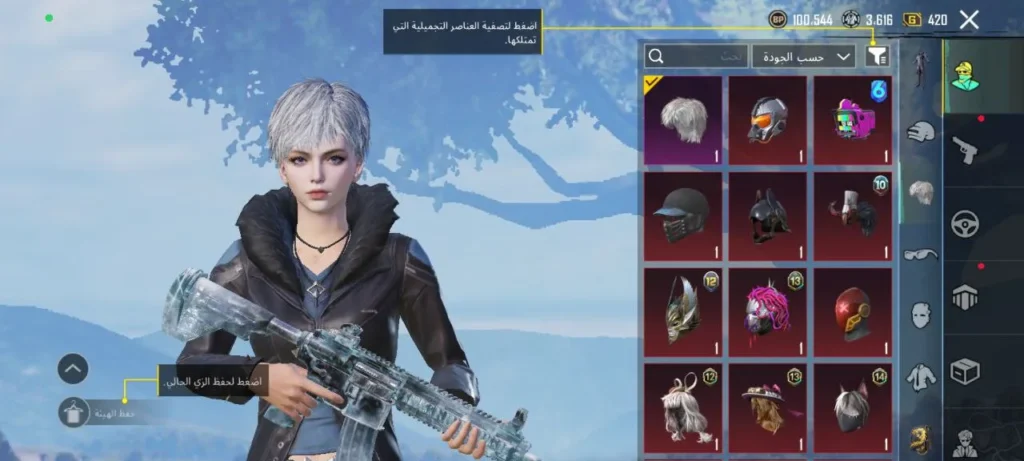Screen dimensions: 1024x461
Task: Pick the bull skull helmet
Action: (x=852, y=216)
